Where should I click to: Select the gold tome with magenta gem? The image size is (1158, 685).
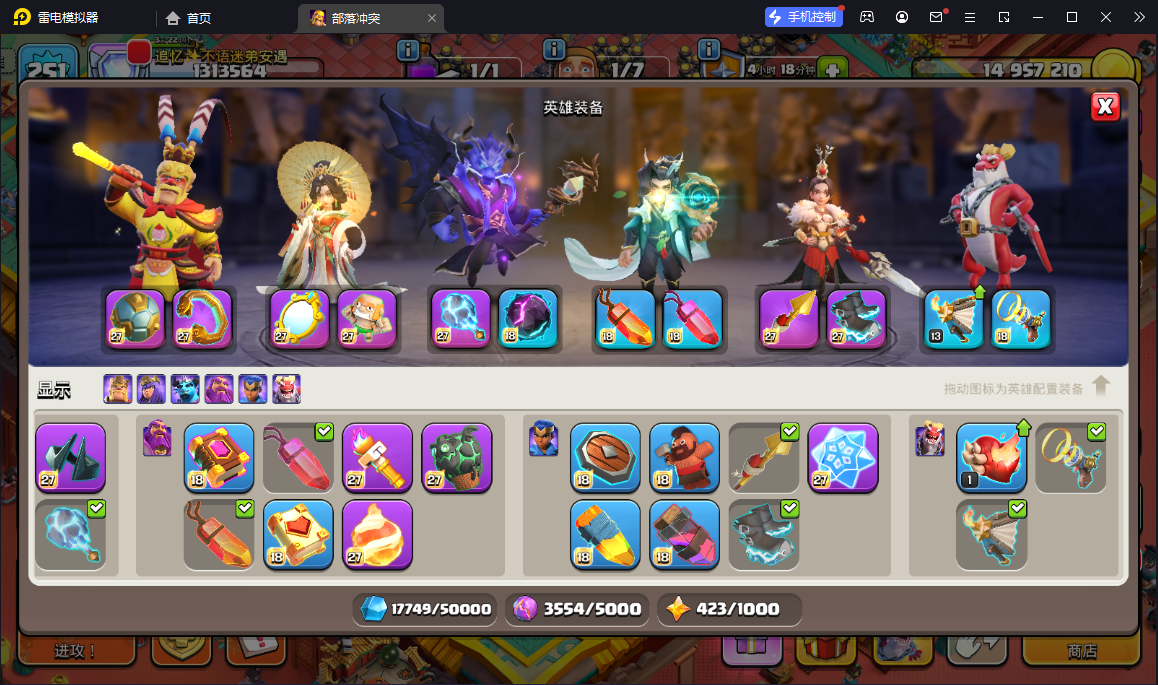219,458
